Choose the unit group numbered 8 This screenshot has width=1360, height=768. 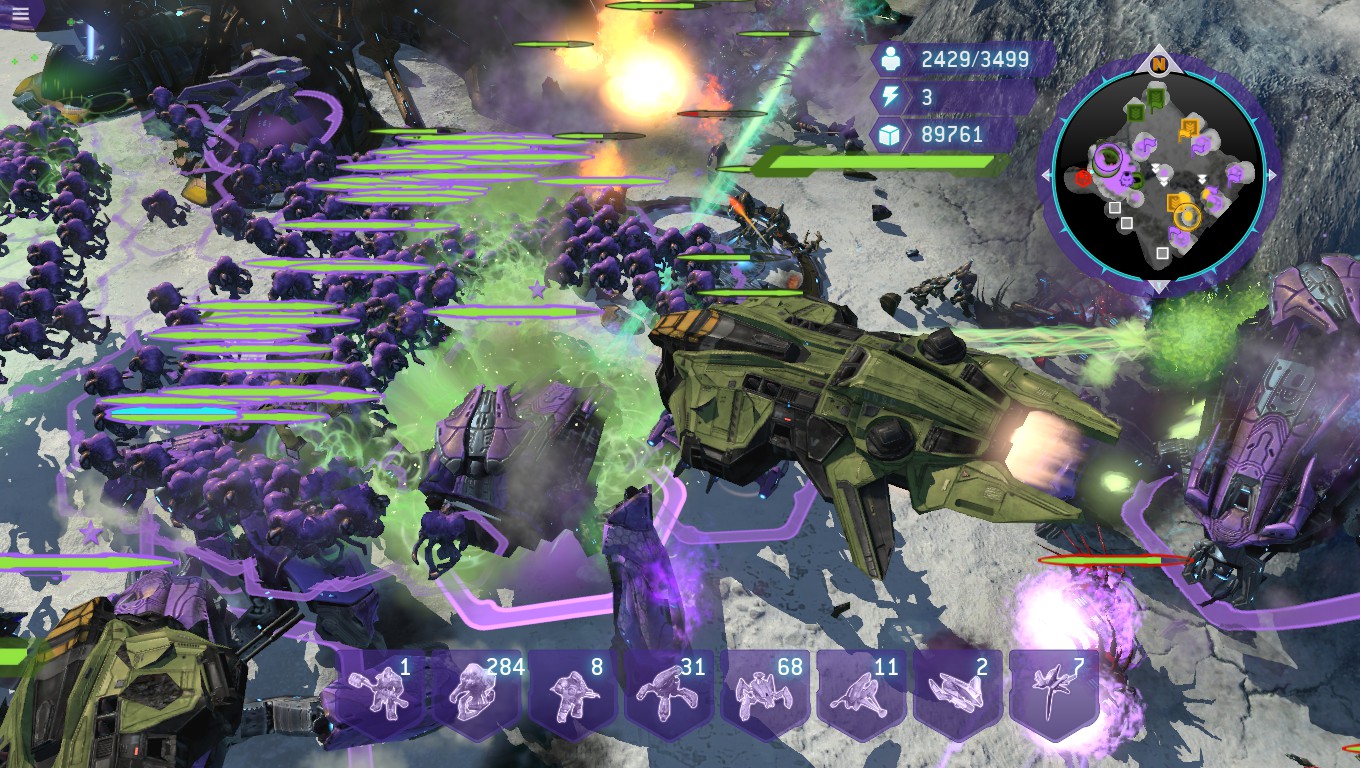click(x=576, y=692)
